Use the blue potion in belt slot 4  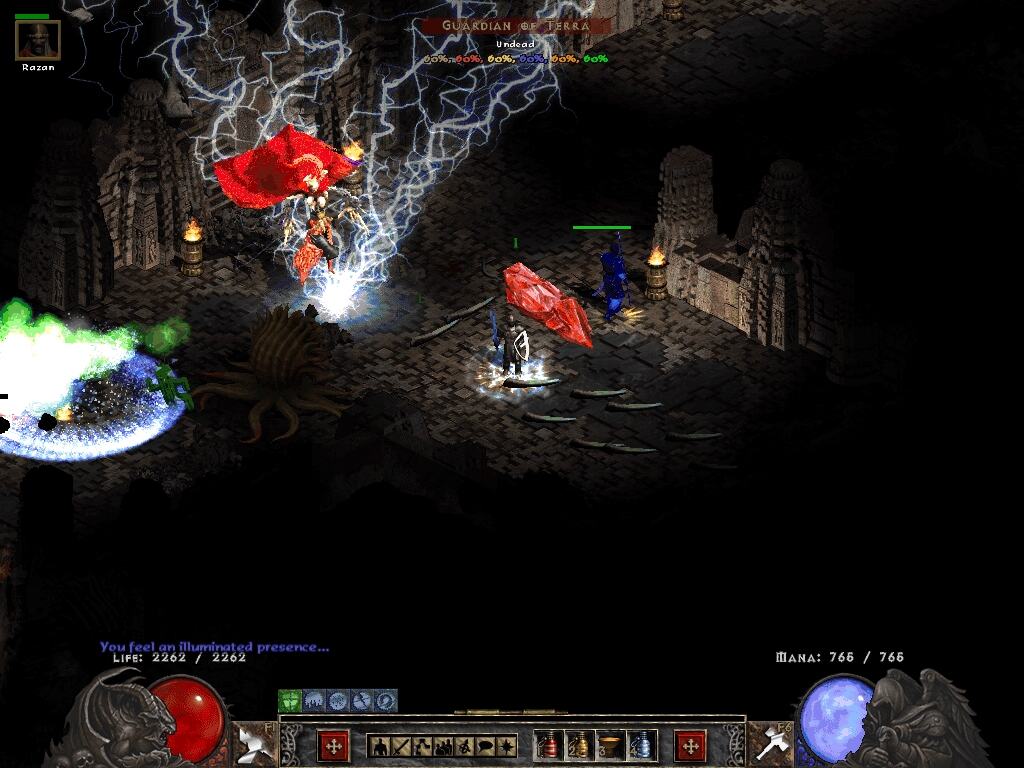pyautogui.click(x=642, y=746)
